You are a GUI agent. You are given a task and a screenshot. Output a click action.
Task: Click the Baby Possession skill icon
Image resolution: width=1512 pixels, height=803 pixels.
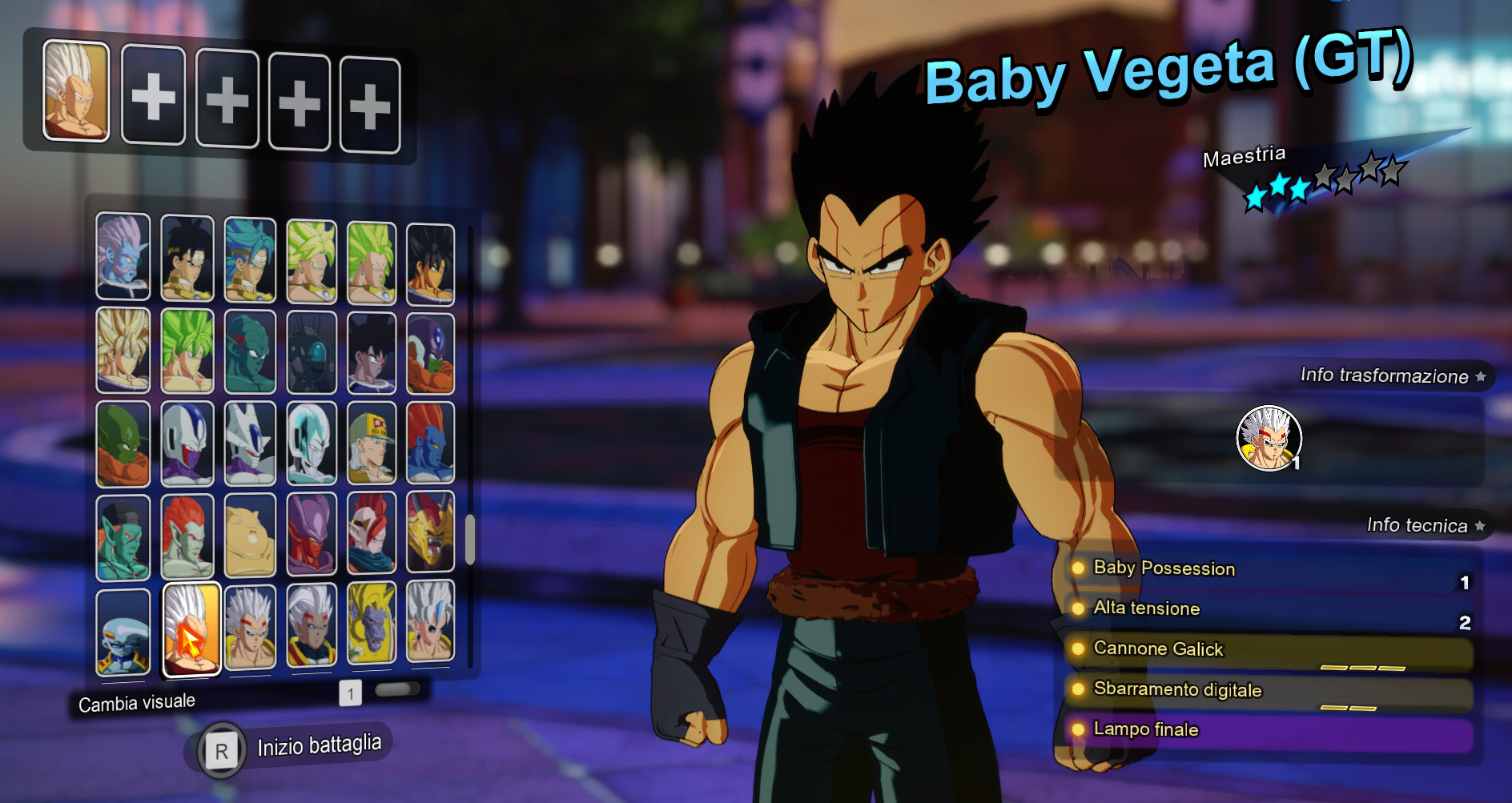tap(1079, 569)
